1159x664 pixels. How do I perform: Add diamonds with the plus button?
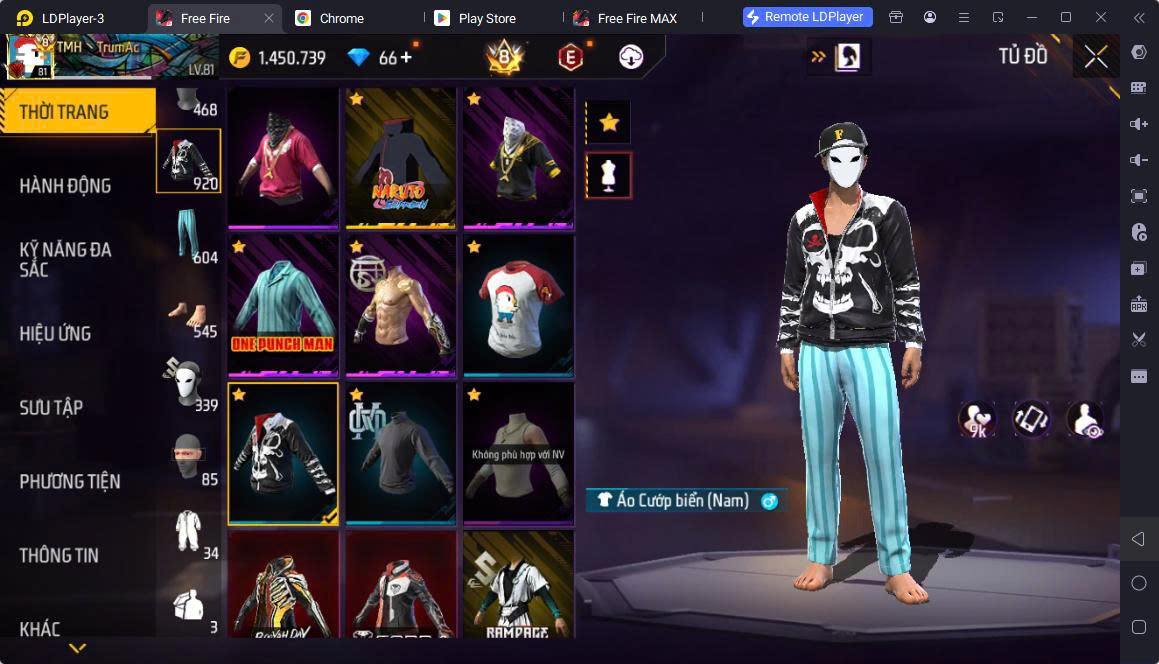(406, 57)
